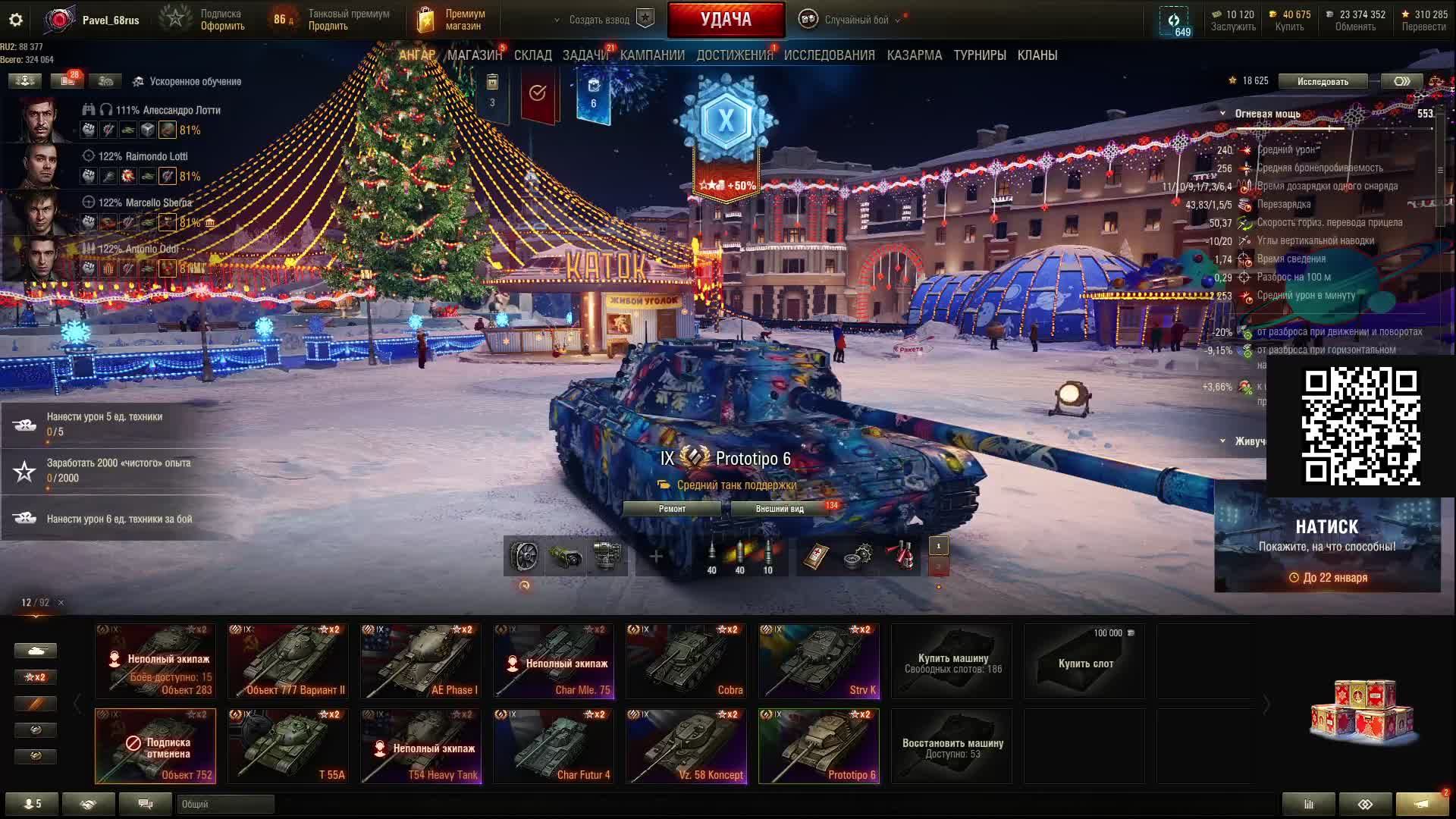Go to the ЗАДАЧИ tab

pyautogui.click(x=585, y=55)
